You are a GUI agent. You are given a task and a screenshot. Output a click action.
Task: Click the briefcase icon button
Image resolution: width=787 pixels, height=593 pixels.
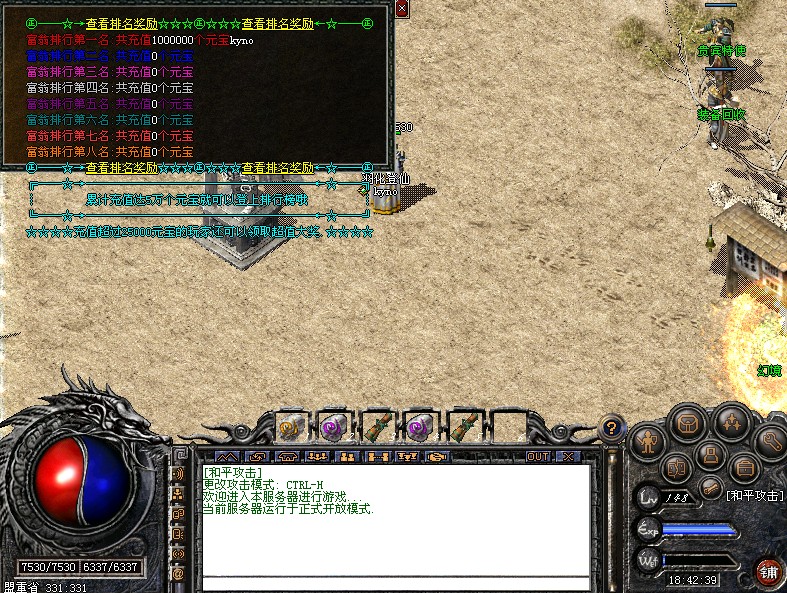click(x=744, y=467)
